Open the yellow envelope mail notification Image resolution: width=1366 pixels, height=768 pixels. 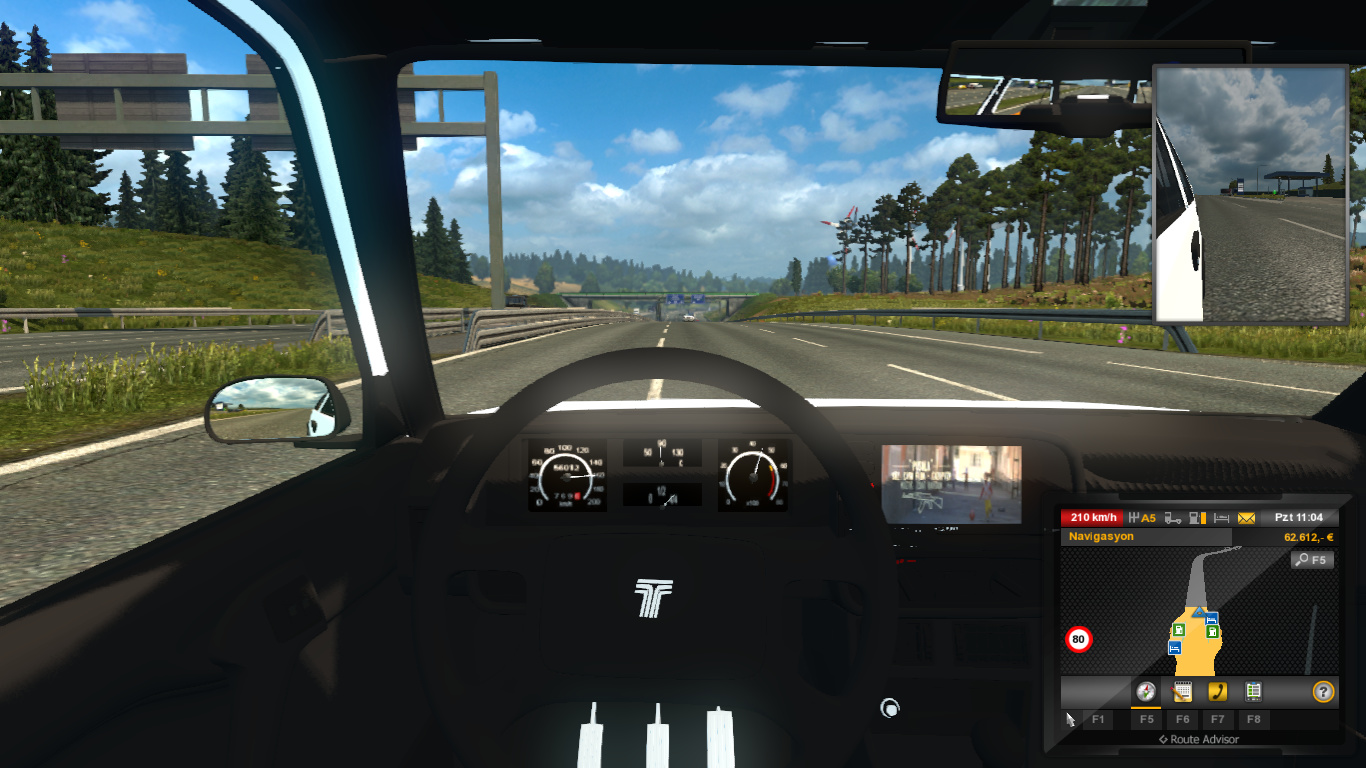[1246, 518]
